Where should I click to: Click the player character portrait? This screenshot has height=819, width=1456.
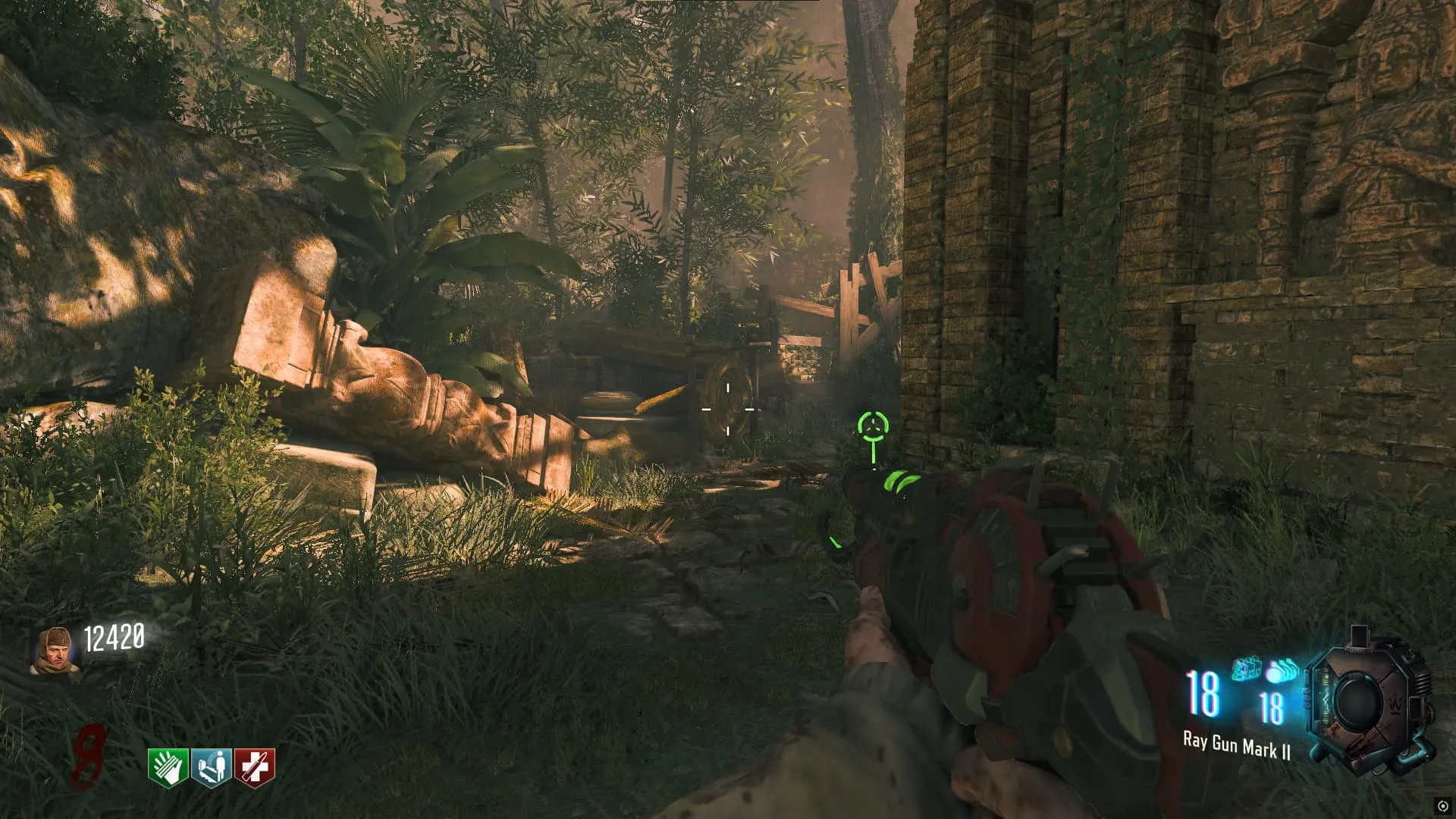(55, 651)
